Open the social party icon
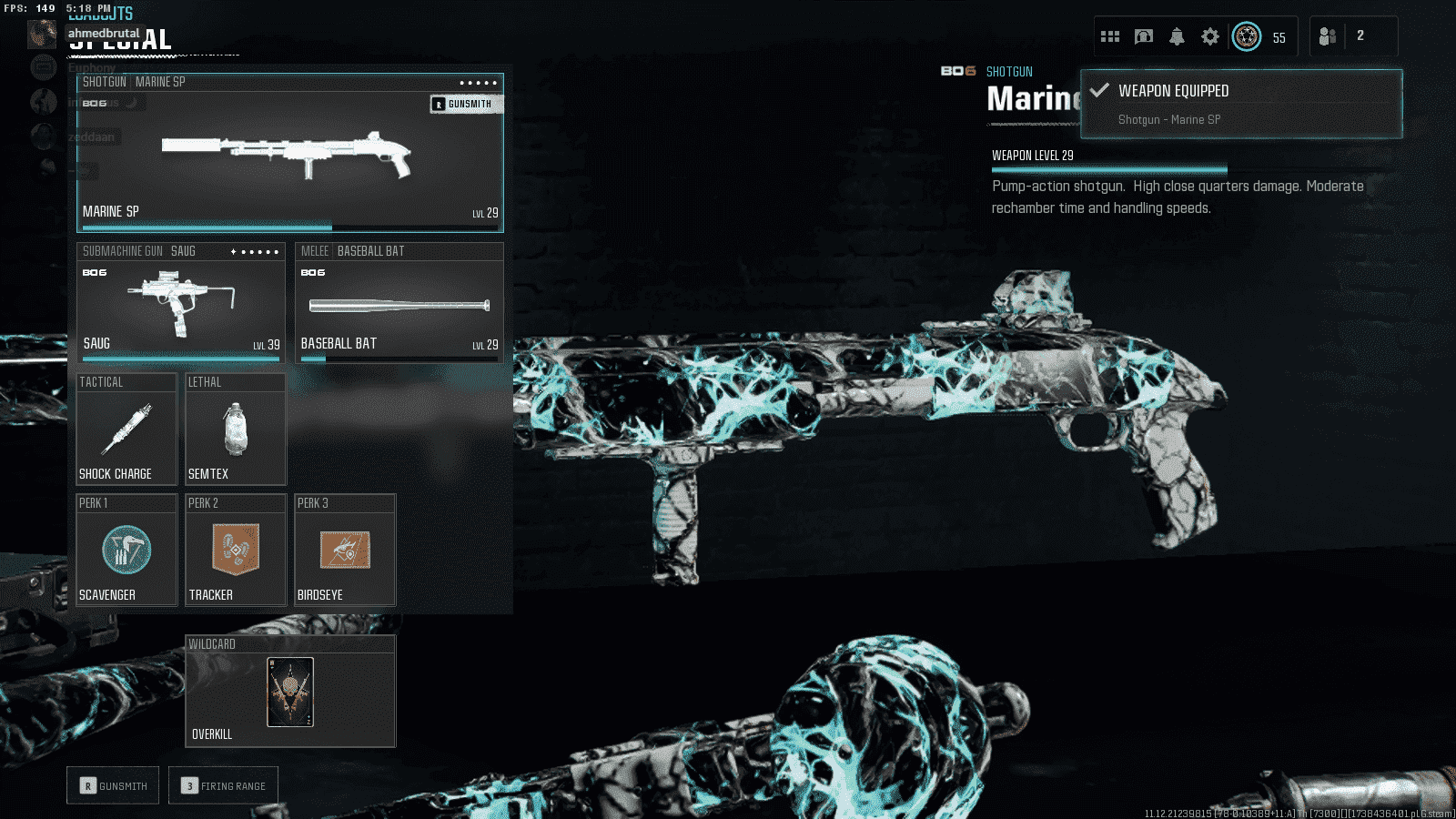 tap(1328, 36)
